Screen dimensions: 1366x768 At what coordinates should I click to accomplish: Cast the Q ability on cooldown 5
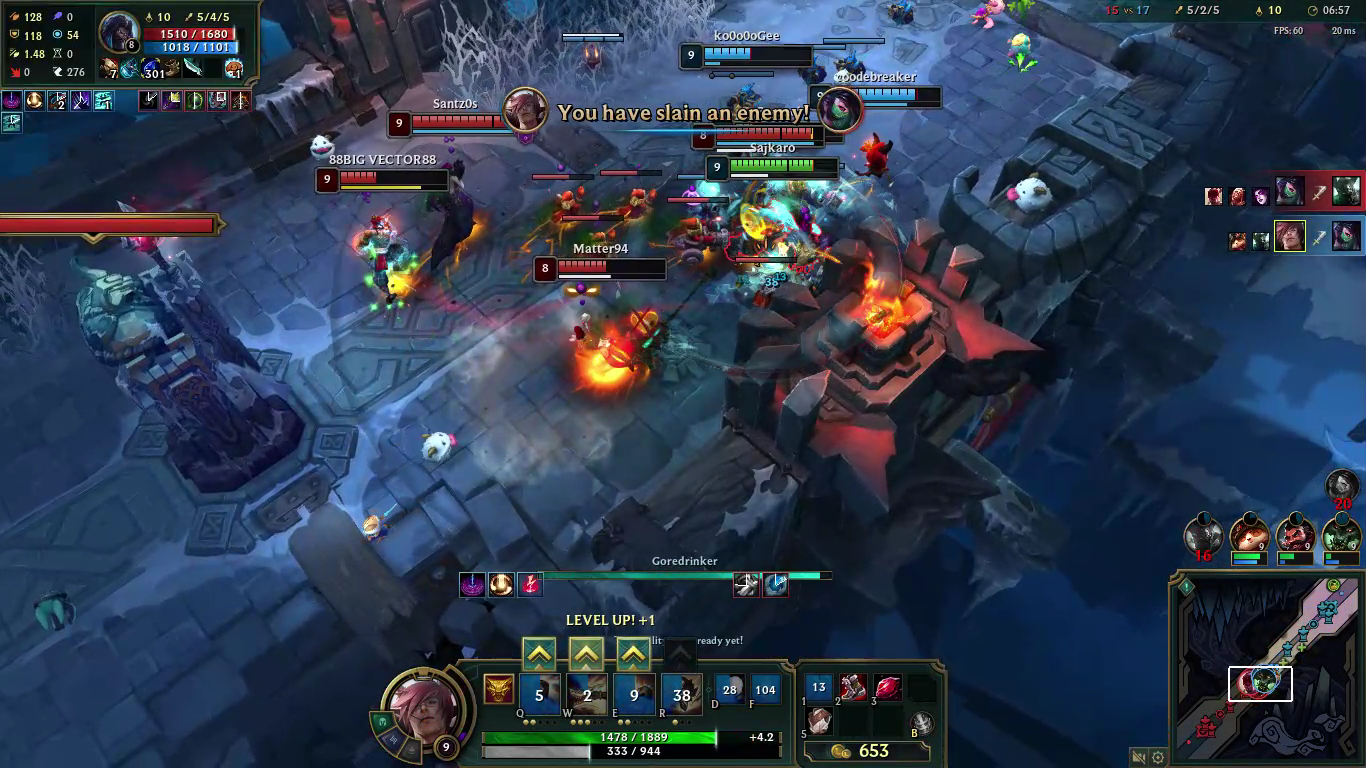(x=539, y=694)
